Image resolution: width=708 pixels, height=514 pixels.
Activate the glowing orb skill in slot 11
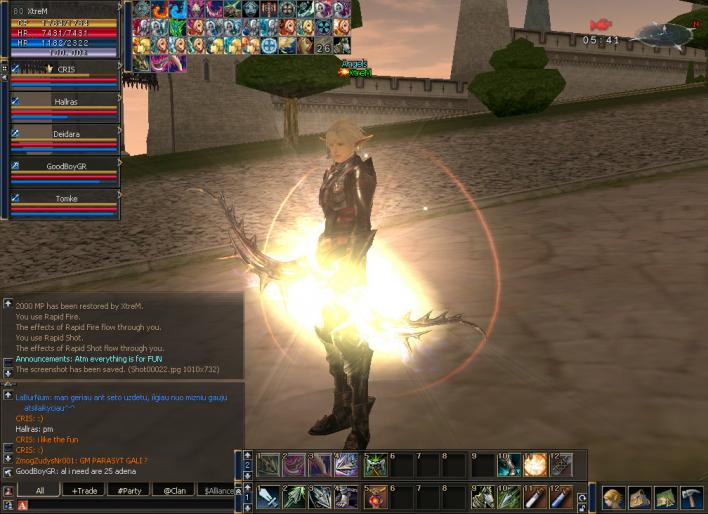(x=535, y=465)
